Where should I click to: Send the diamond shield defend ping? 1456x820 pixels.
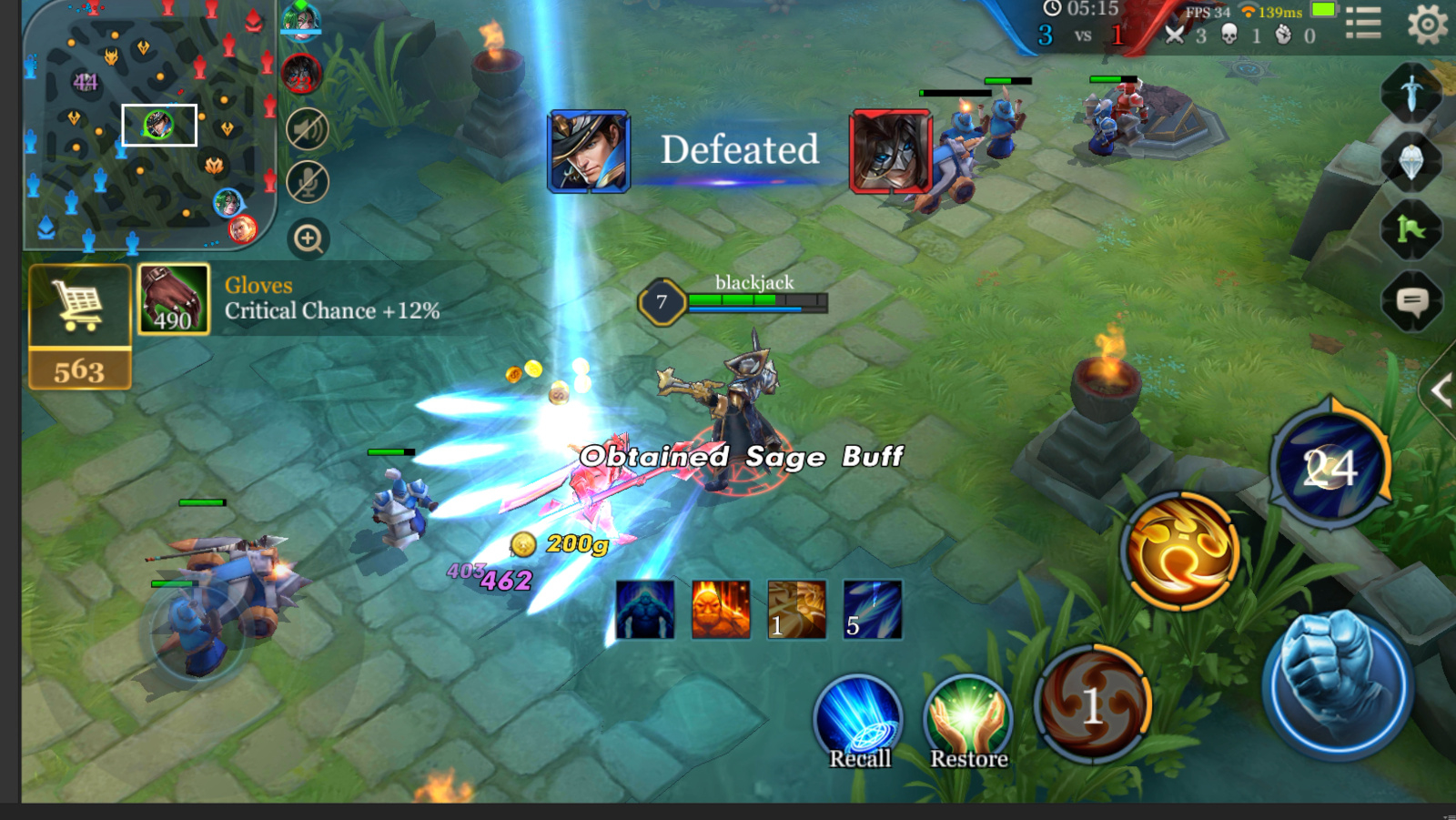[x=1411, y=162]
